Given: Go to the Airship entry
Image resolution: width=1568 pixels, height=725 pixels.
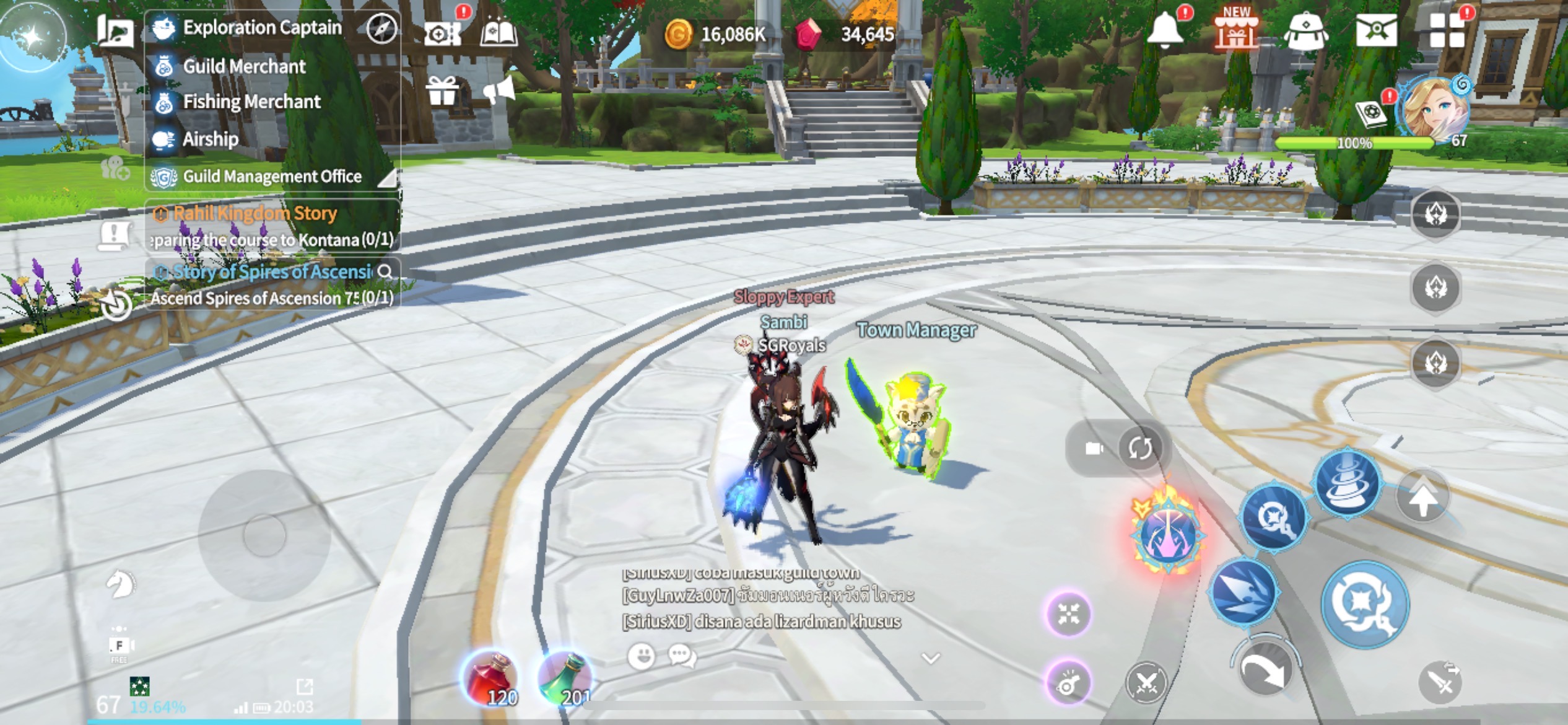Looking at the screenshot, I should 210,139.
